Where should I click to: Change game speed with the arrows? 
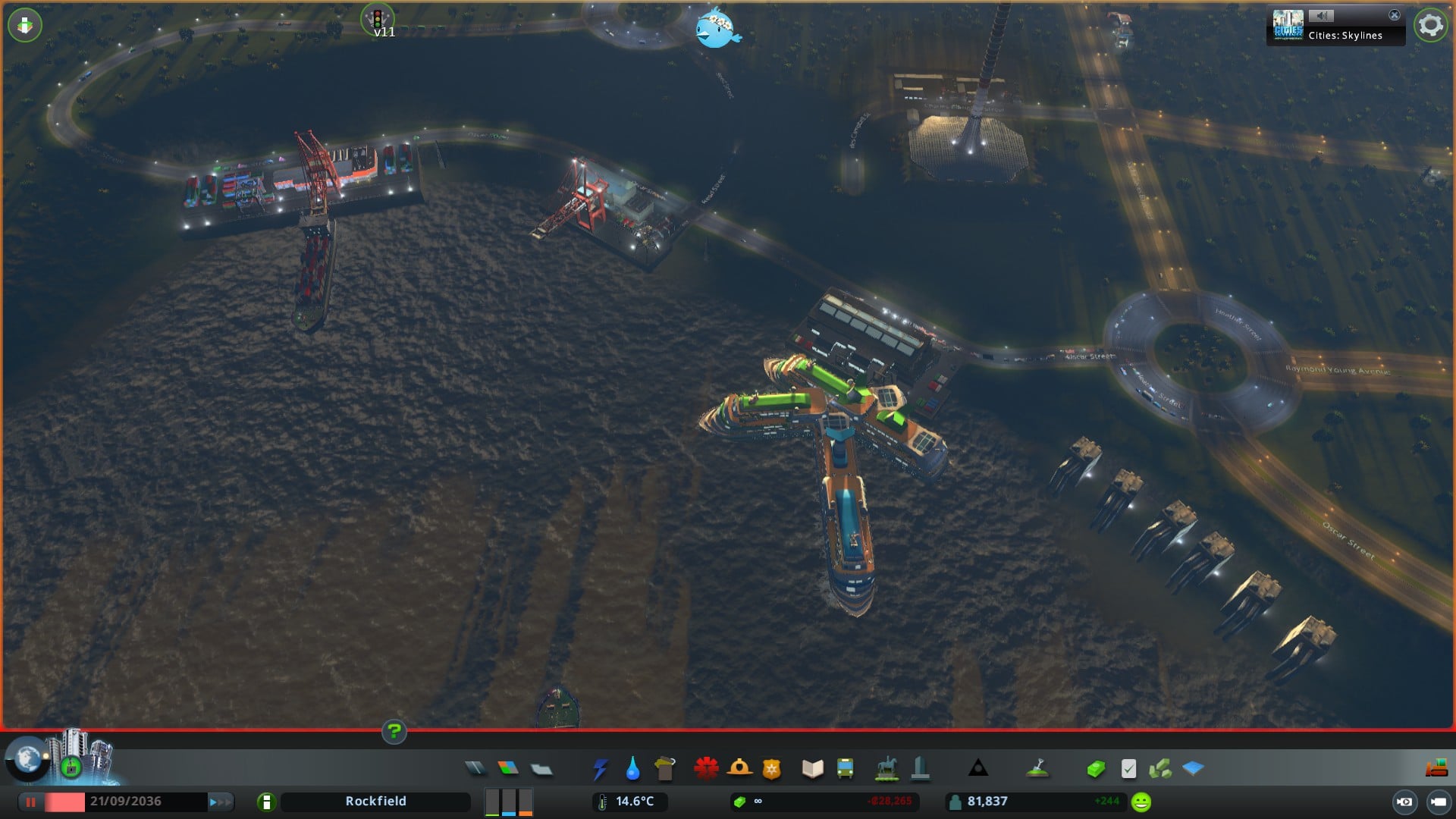220,802
